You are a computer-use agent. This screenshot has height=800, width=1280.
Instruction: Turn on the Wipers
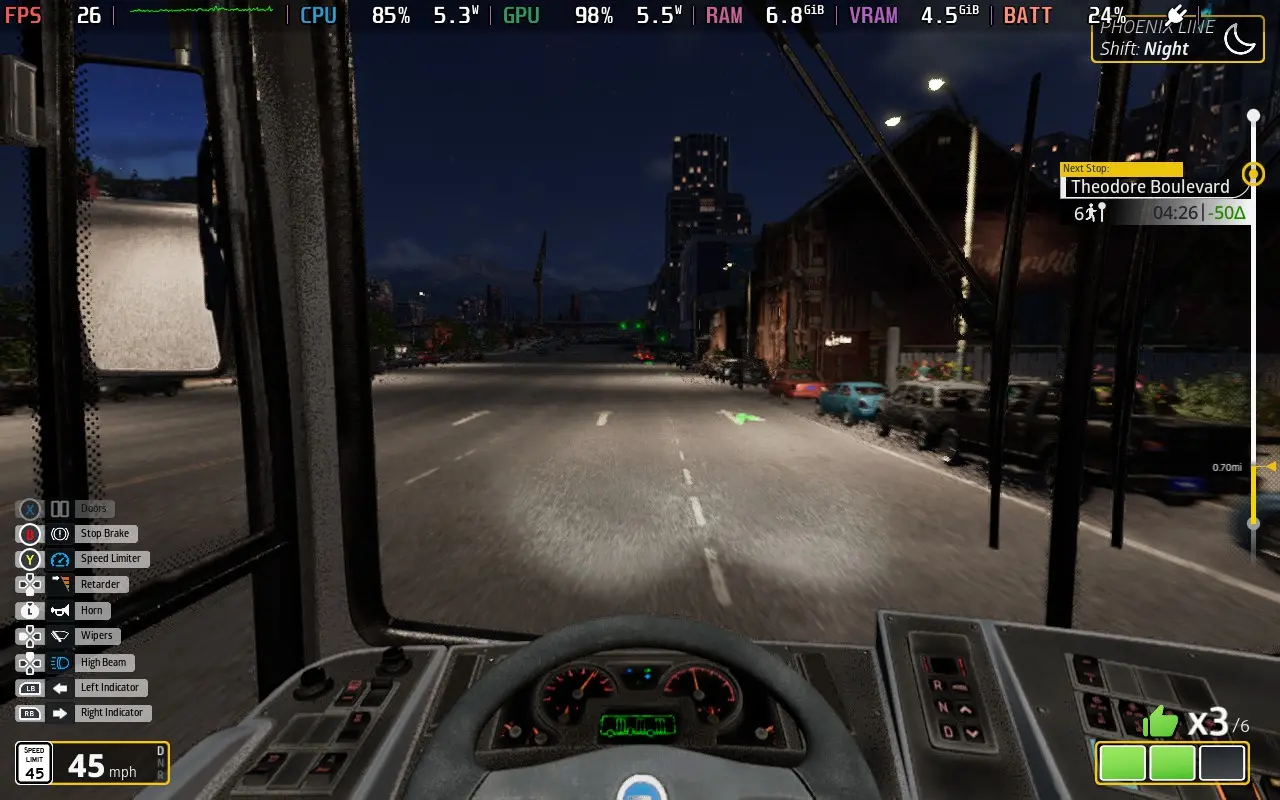coord(96,635)
